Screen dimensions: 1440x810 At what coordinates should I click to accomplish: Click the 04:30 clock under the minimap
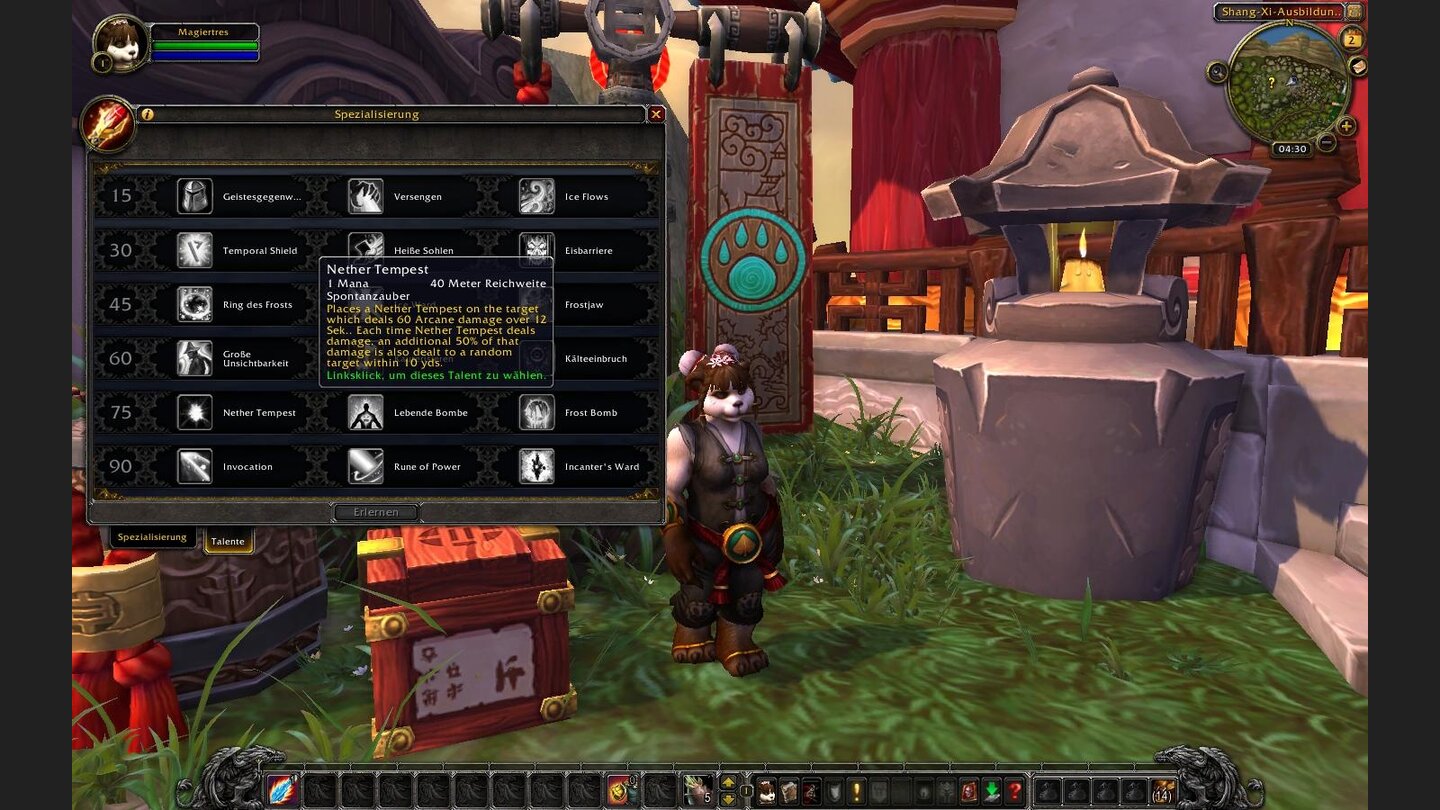[1292, 148]
